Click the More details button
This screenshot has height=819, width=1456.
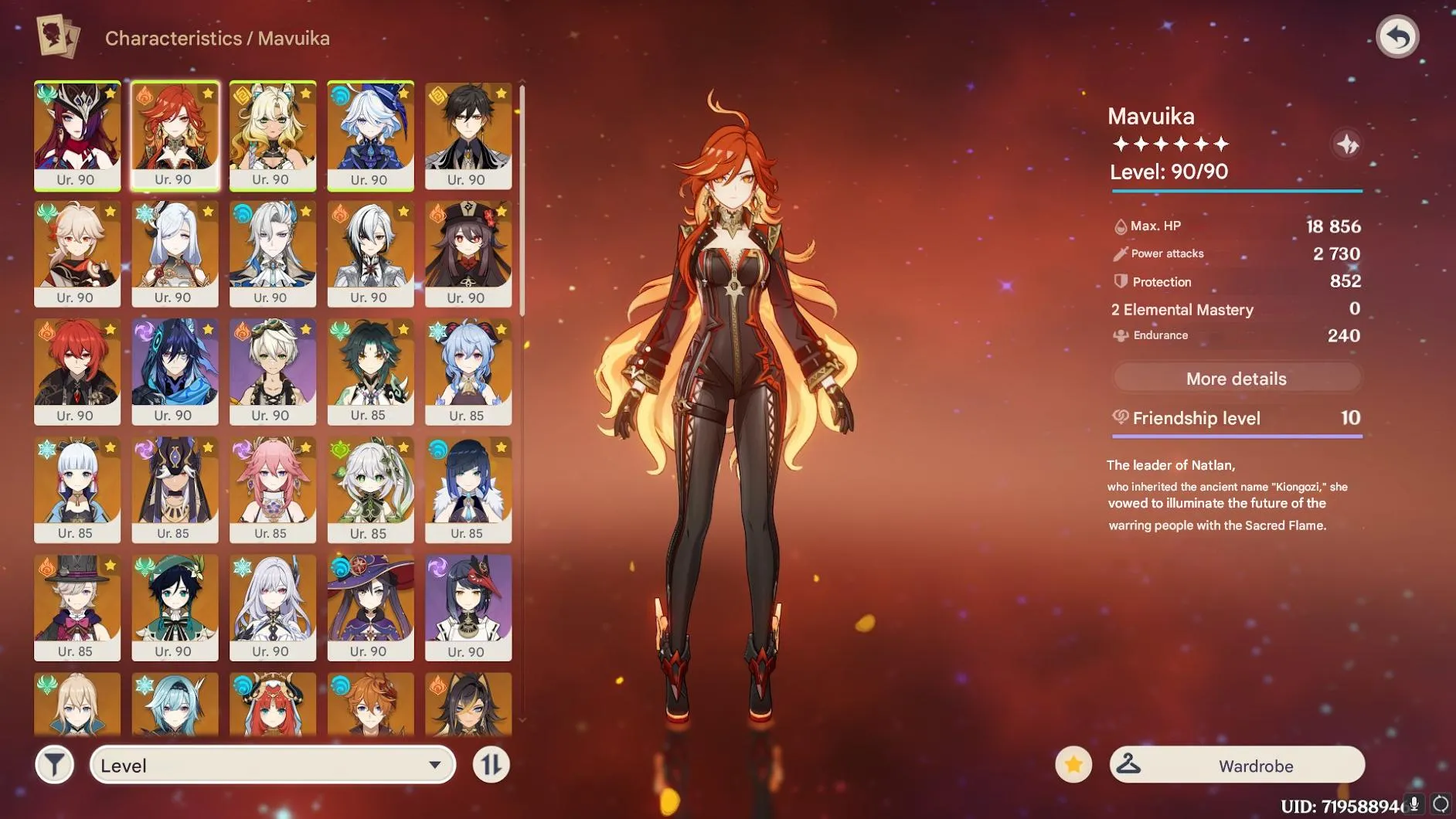click(x=1236, y=378)
